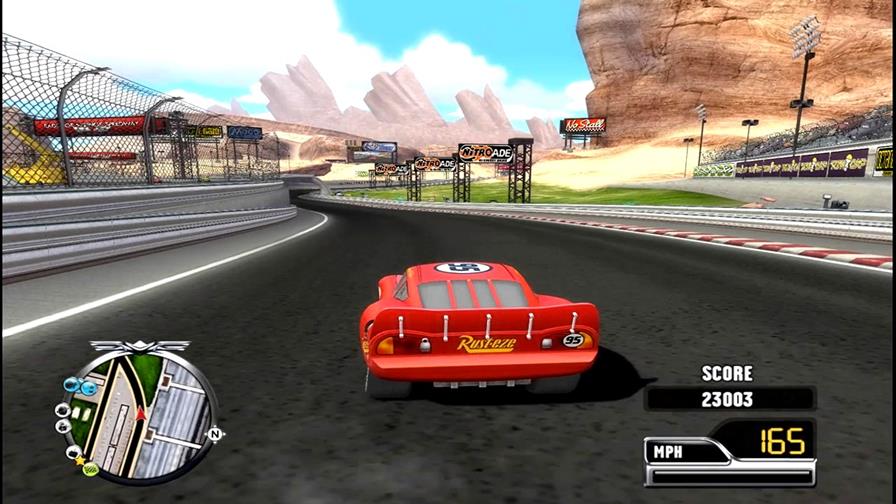Click the circular track minimap

pyautogui.click(x=138, y=413)
